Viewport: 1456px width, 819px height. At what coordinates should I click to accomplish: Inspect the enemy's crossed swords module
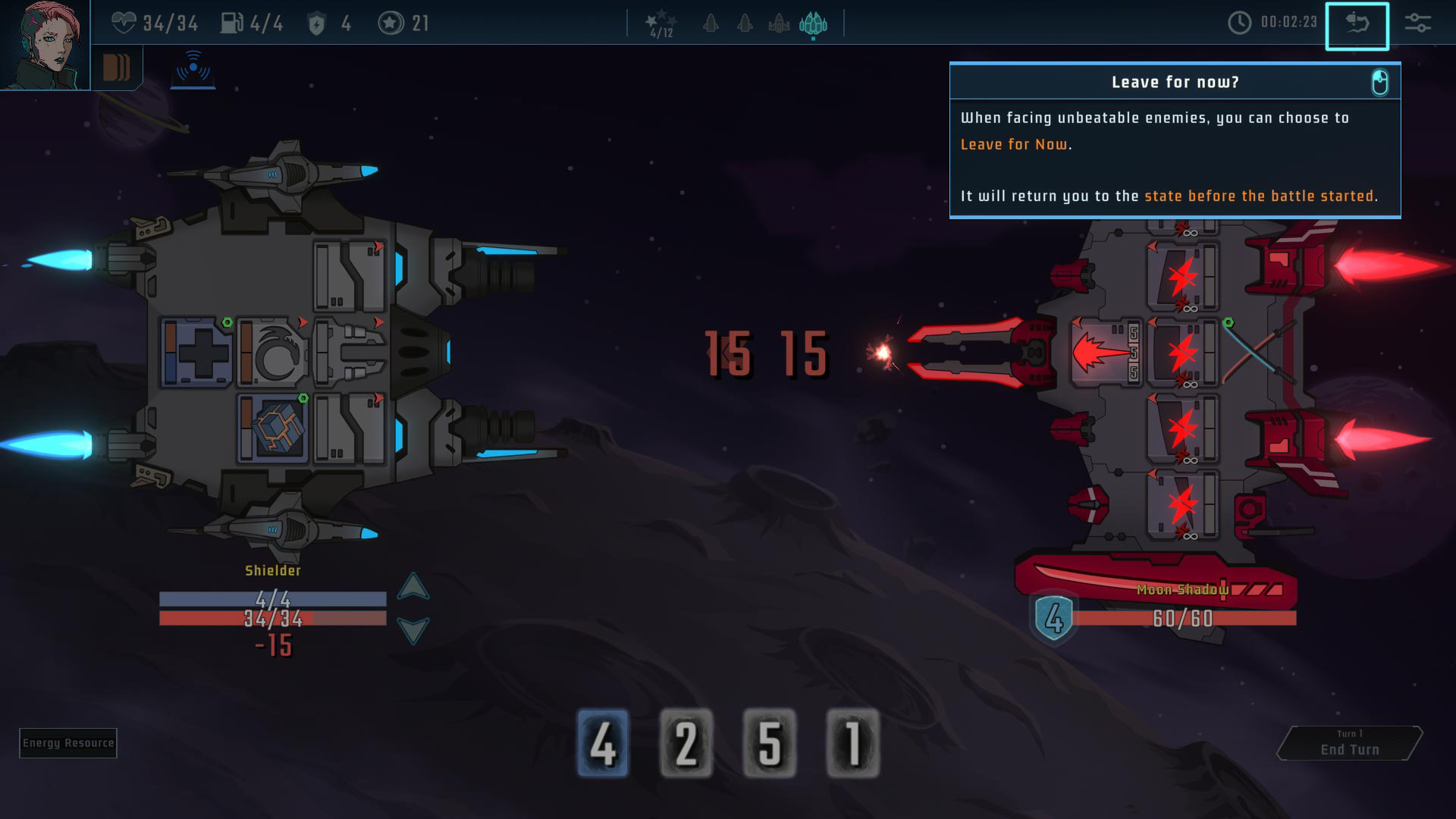coord(1255,353)
